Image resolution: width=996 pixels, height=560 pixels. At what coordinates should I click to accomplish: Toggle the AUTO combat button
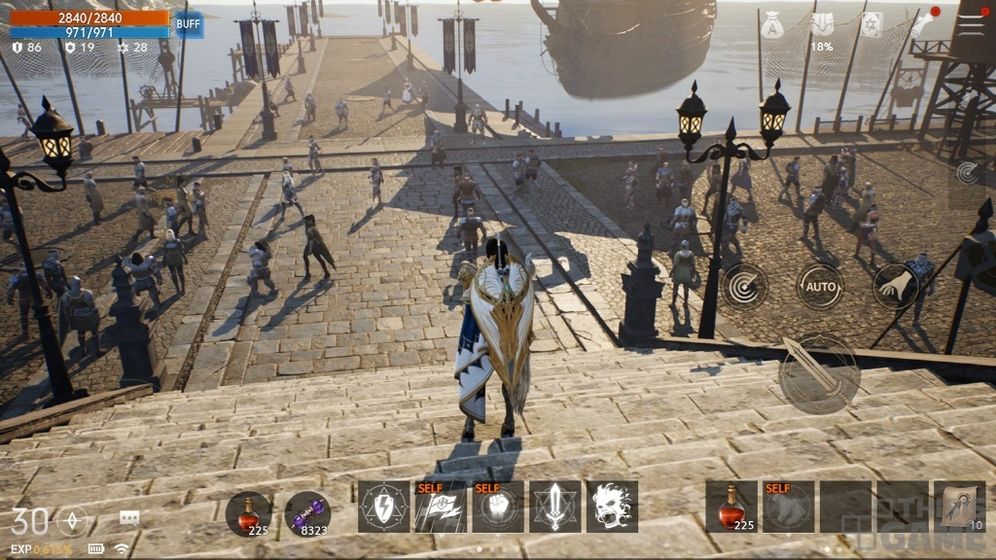[x=820, y=286]
